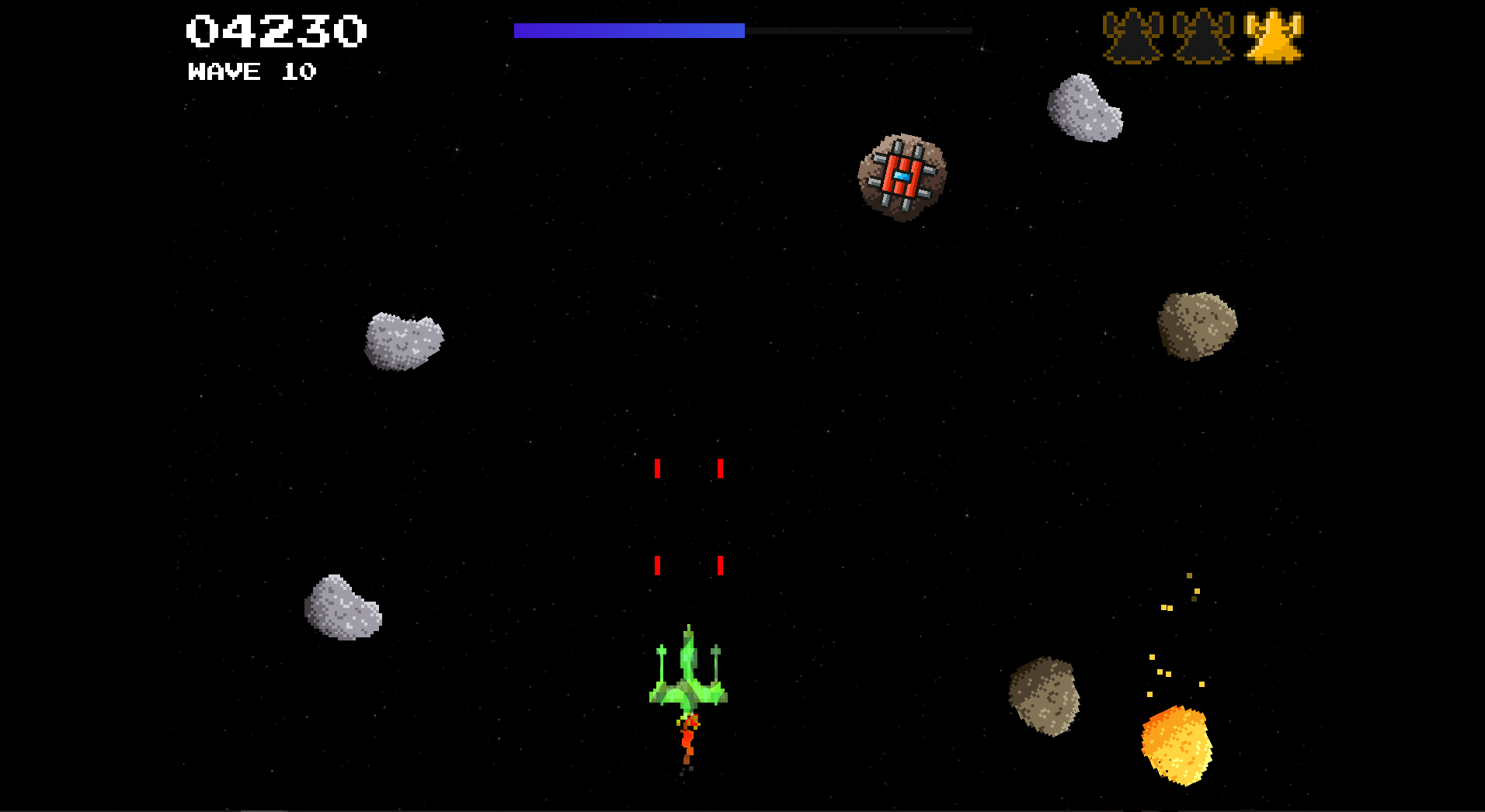The height and width of the screenshot is (812, 1485).
Task: Select the golden active ship life icon
Action: [x=1275, y=35]
